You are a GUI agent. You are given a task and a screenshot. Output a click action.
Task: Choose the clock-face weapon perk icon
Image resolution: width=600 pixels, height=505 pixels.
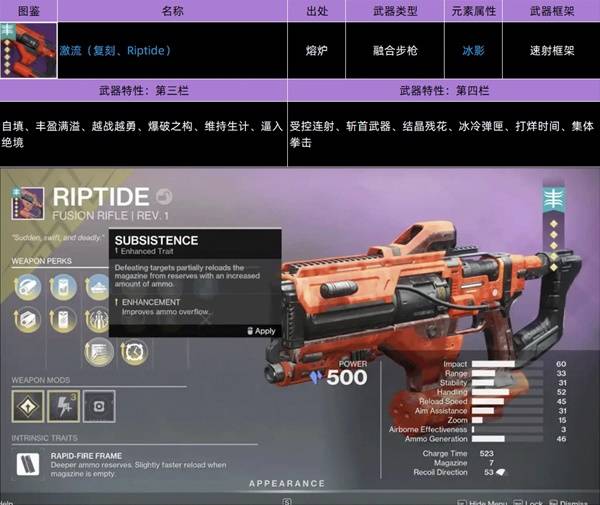point(133,351)
